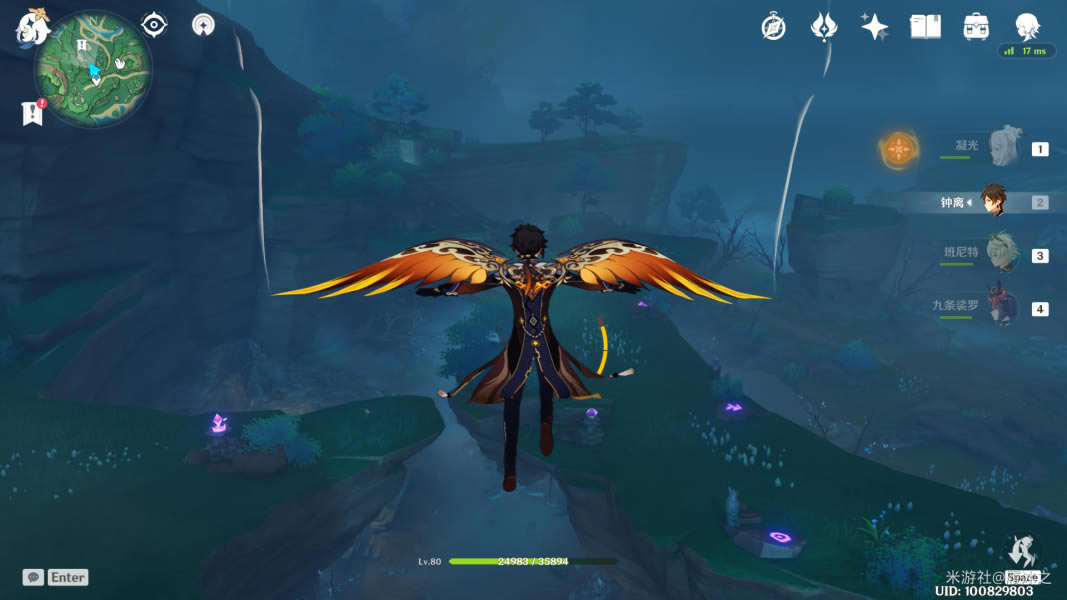Click the circular minimap
The image size is (1067, 600).
click(93, 69)
